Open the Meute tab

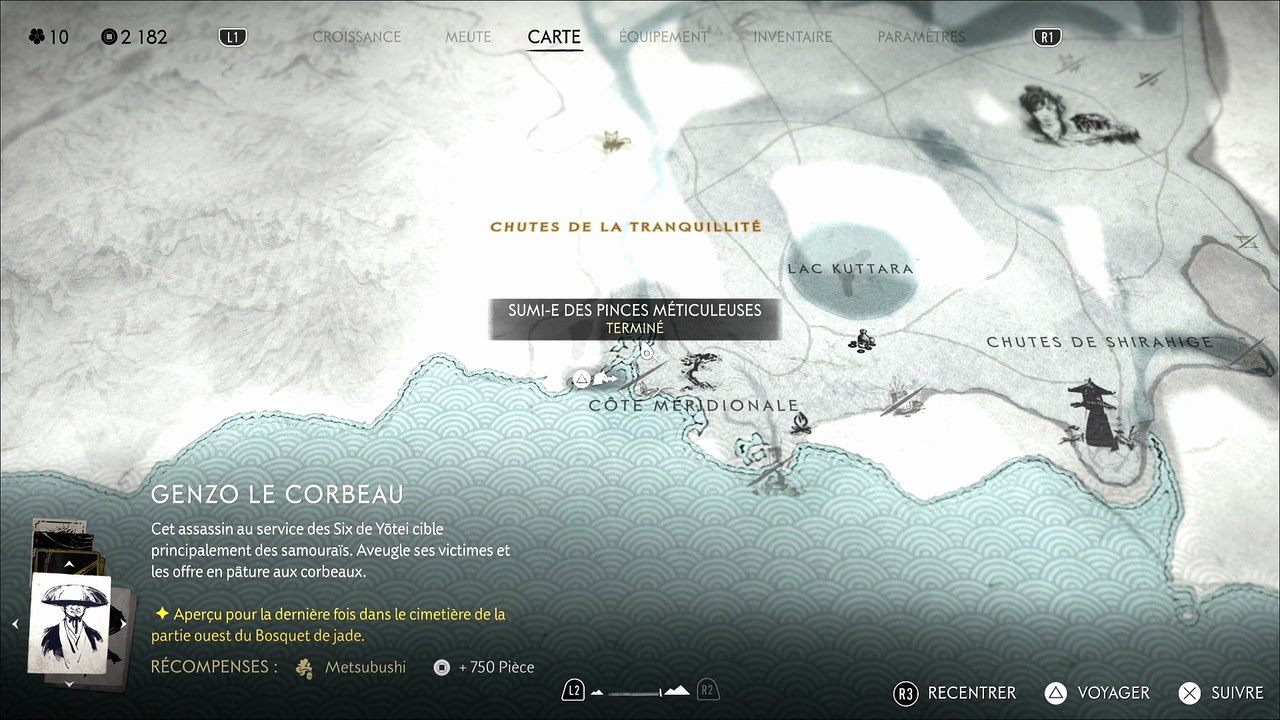pyautogui.click(x=468, y=37)
